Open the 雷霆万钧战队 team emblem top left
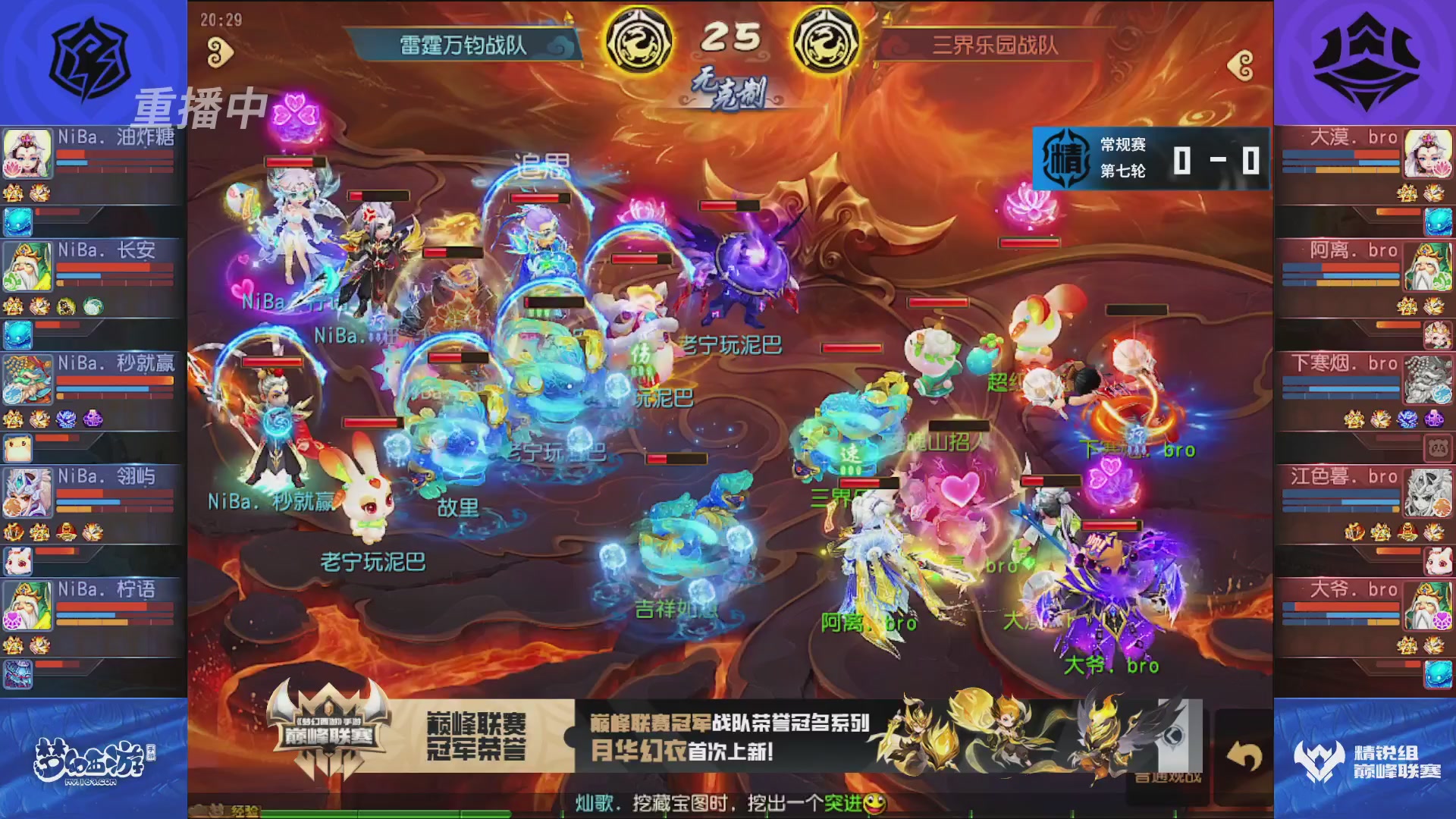This screenshot has height=819, width=1456. pyautogui.click(x=91, y=57)
